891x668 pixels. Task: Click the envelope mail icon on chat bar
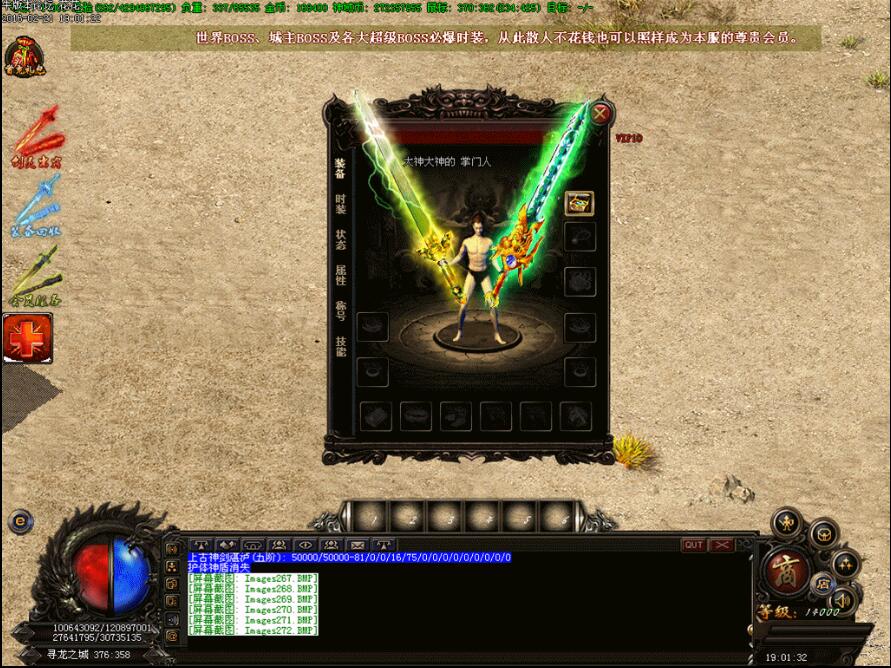(x=357, y=545)
